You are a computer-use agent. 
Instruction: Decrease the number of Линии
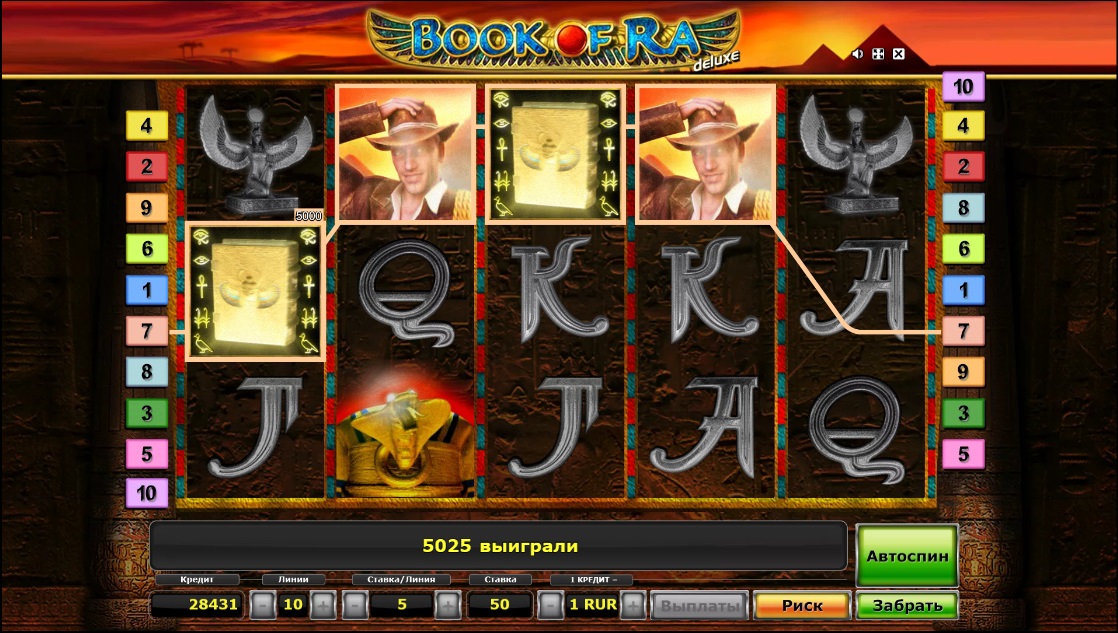261,605
